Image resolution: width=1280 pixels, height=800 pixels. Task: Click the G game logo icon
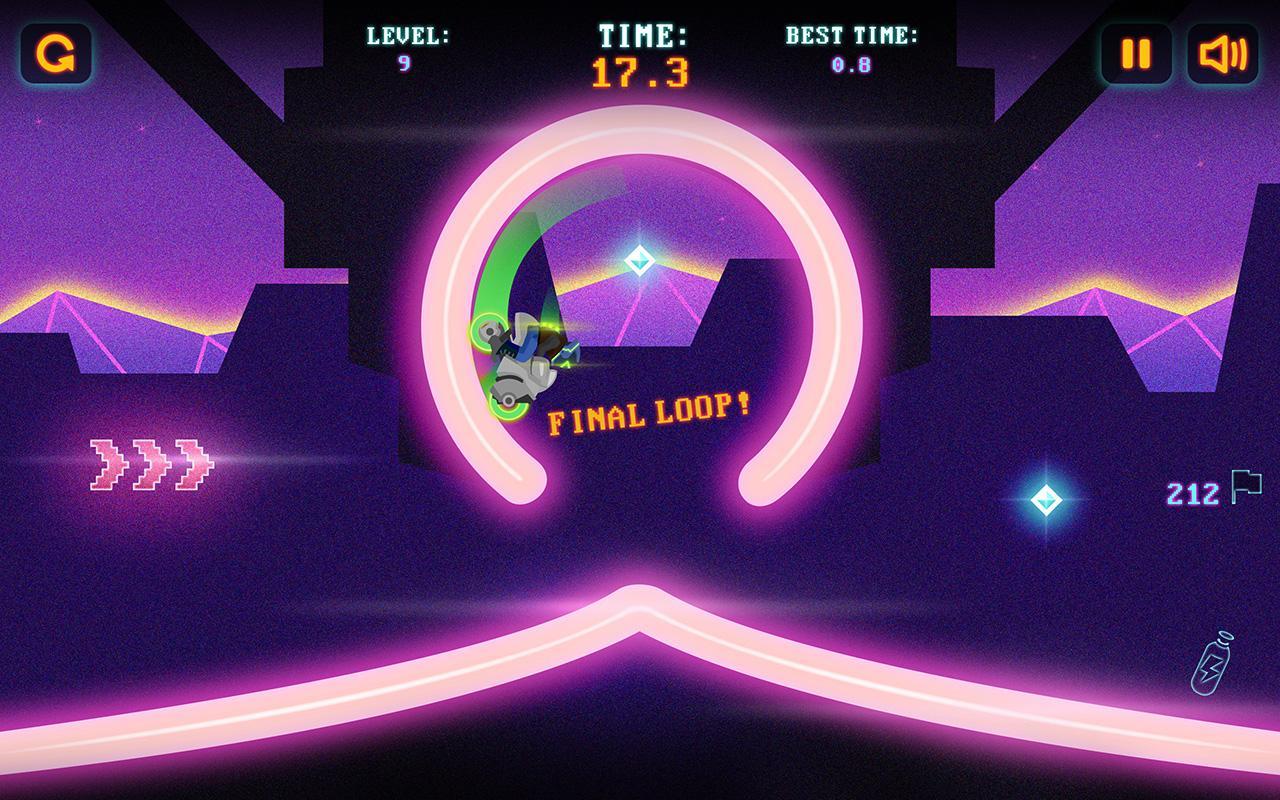(x=55, y=54)
